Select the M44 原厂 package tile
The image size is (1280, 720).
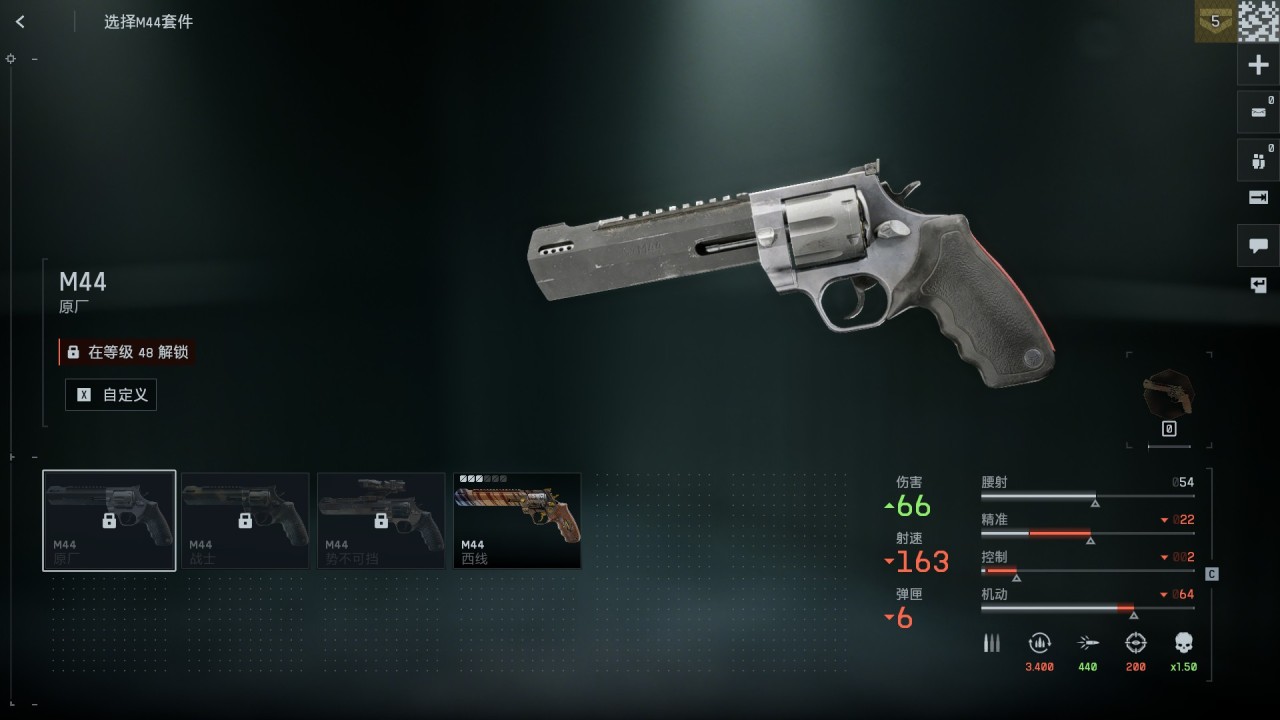click(109, 520)
